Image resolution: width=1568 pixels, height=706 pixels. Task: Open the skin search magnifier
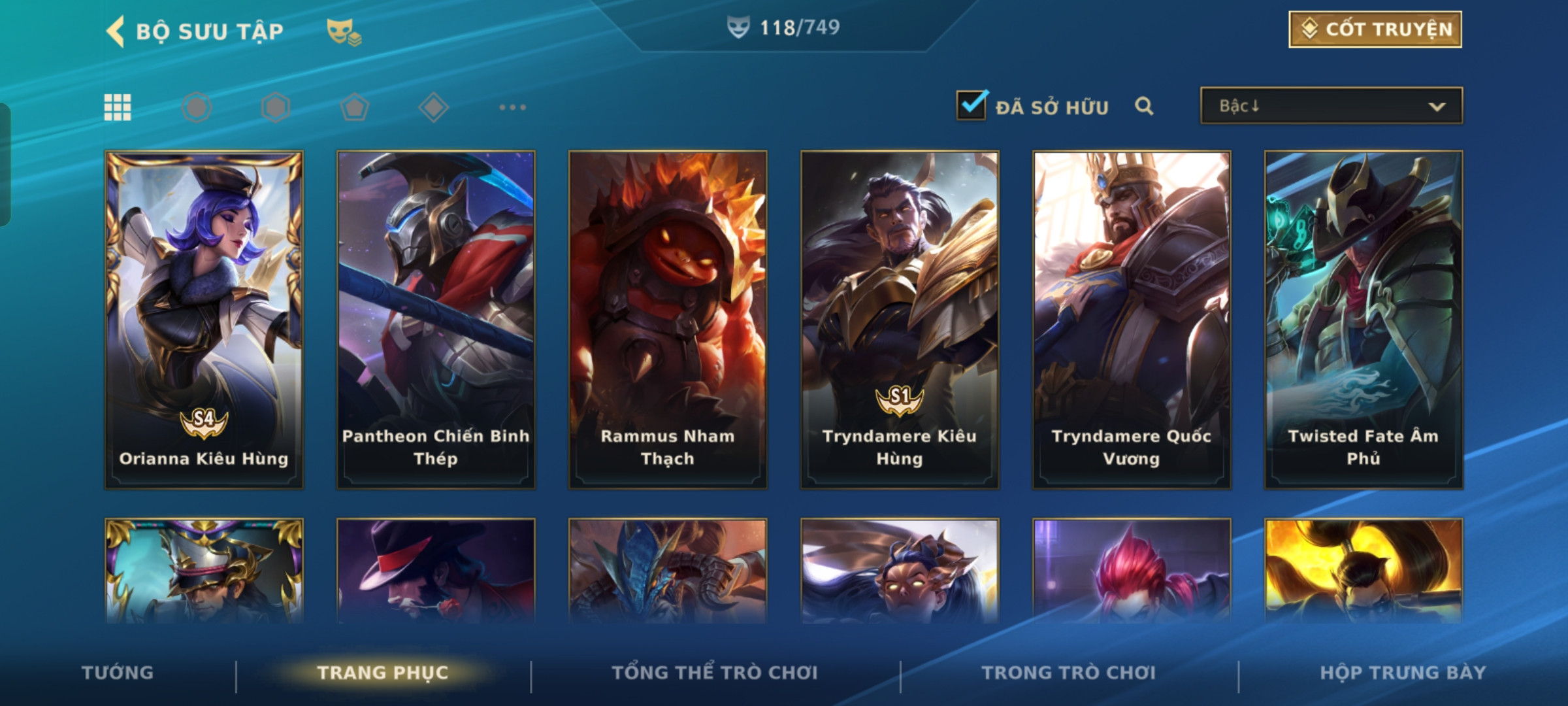coord(1144,106)
